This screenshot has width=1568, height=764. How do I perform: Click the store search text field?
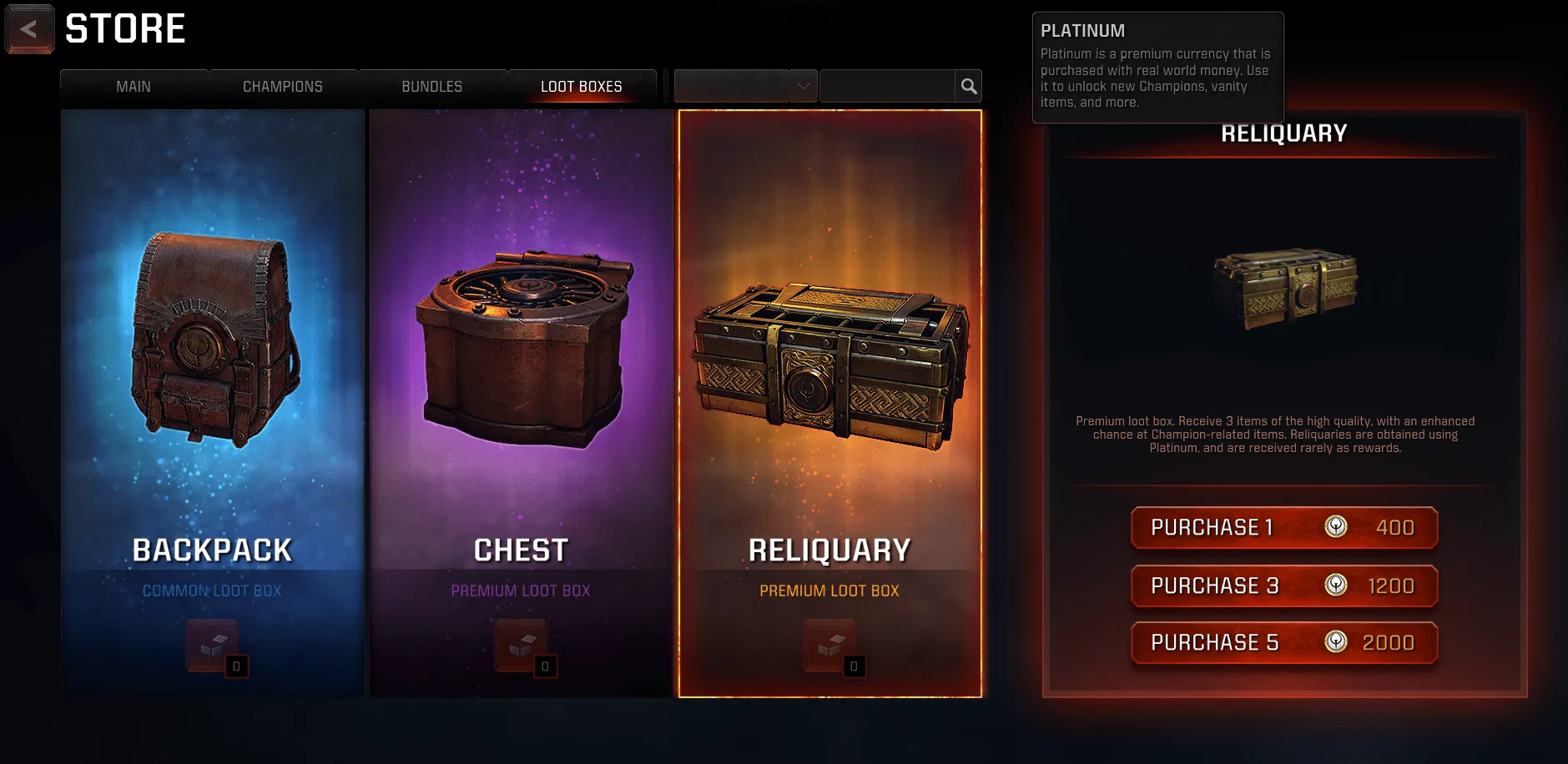[887, 86]
